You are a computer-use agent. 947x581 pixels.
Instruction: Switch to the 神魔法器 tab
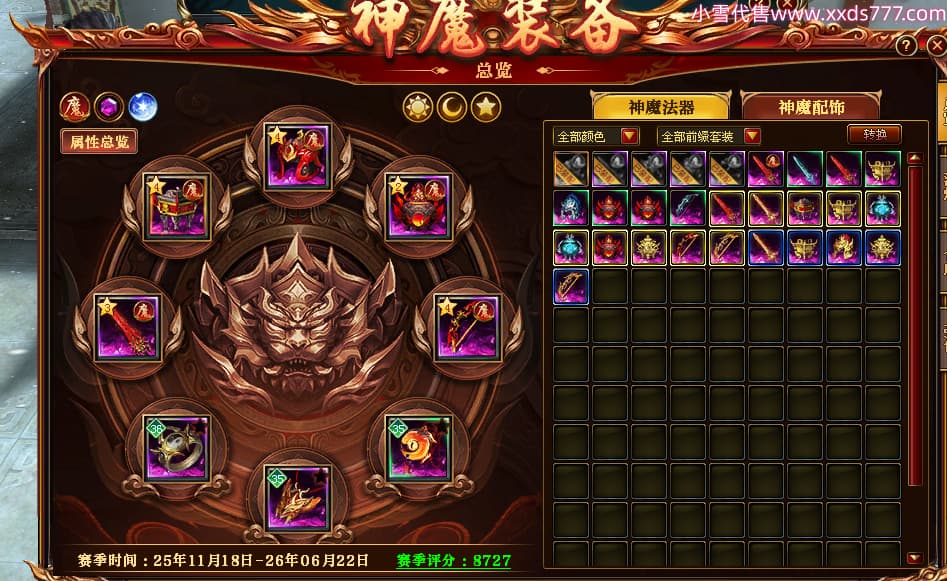[661, 106]
